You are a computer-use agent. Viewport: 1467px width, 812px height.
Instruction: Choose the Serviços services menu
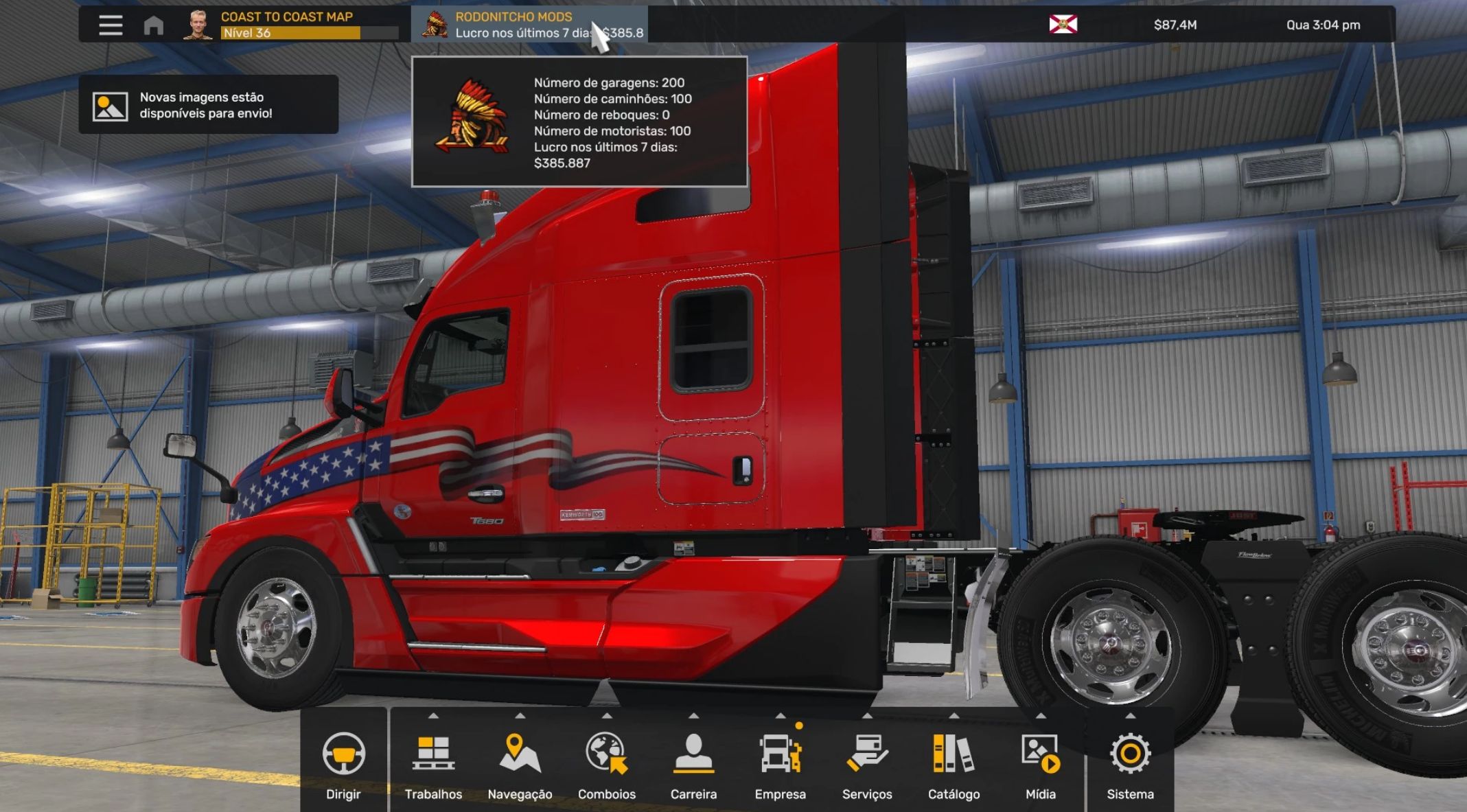pyautogui.click(x=867, y=763)
